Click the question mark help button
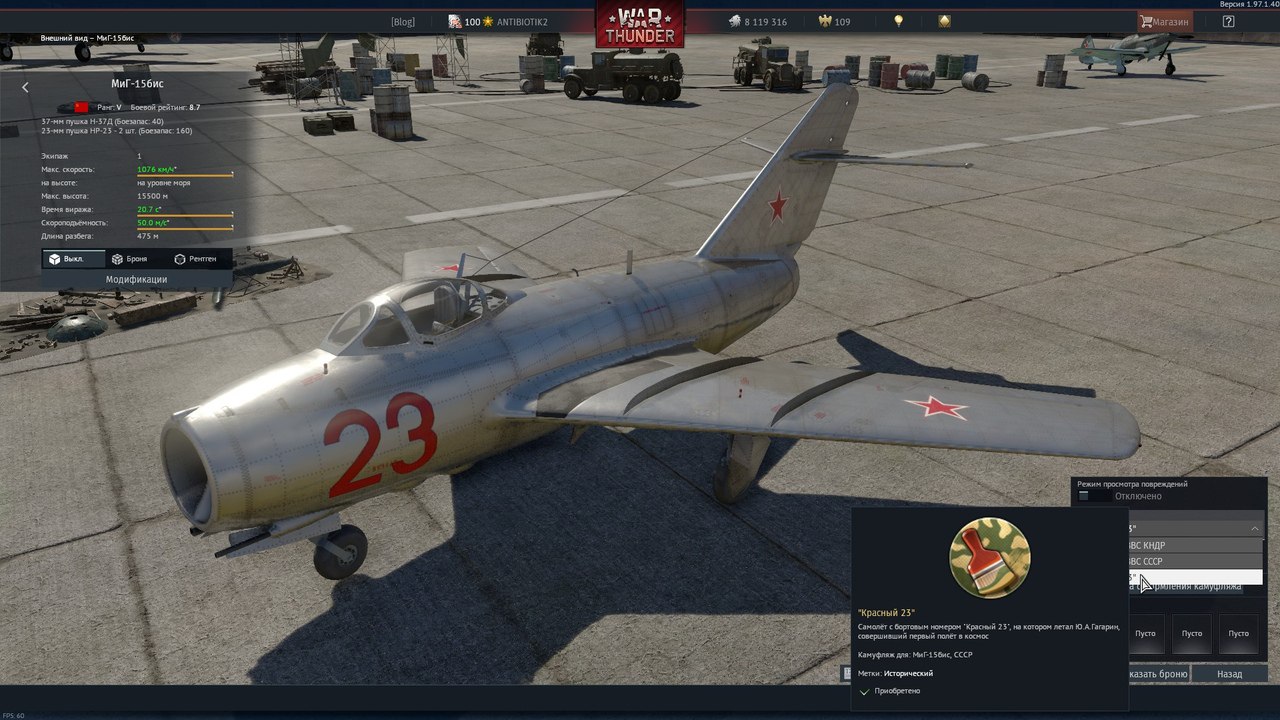The width and height of the screenshot is (1280, 720). 1228,21
